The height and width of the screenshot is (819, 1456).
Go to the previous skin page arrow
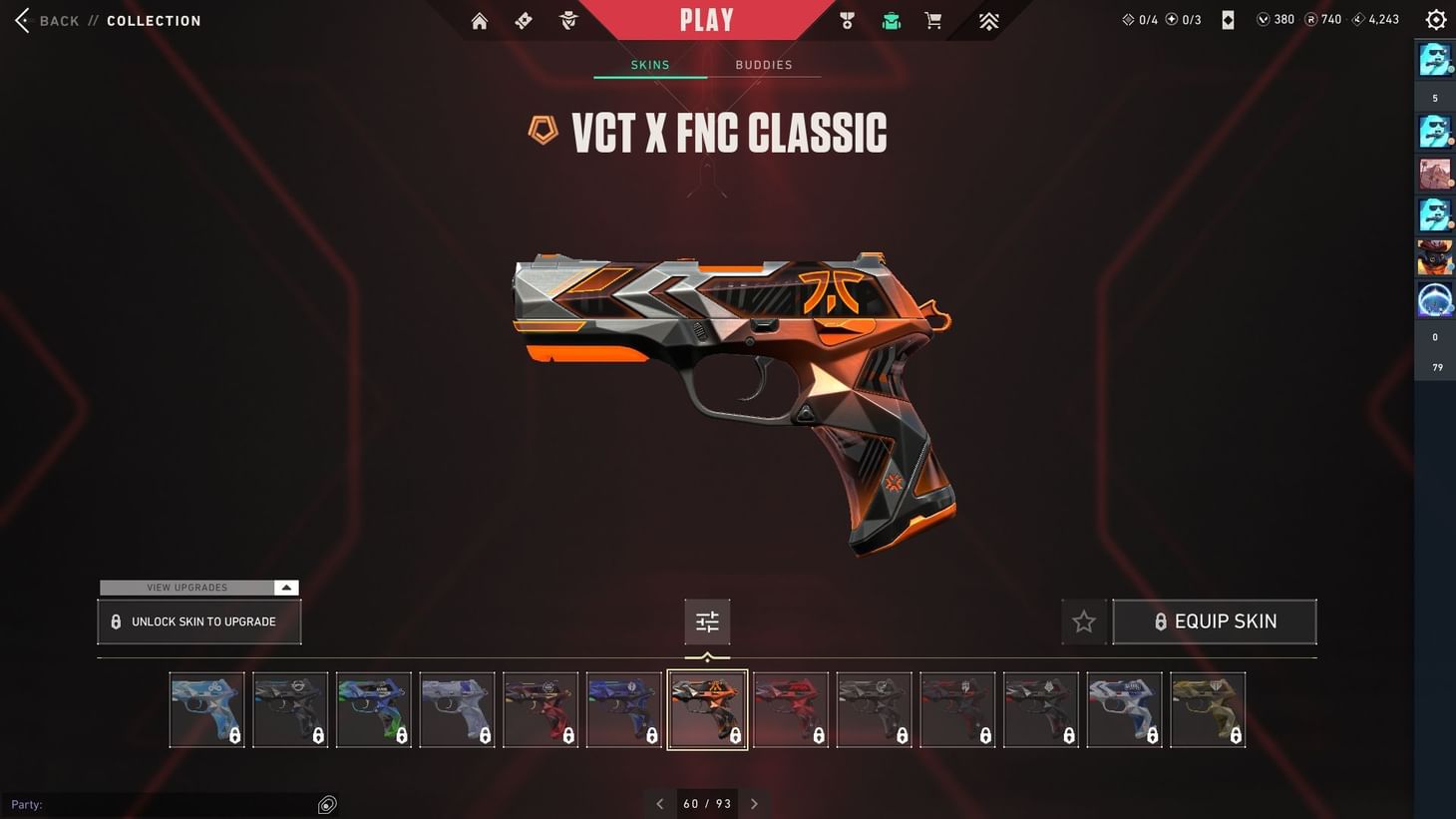tap(659, 803)
